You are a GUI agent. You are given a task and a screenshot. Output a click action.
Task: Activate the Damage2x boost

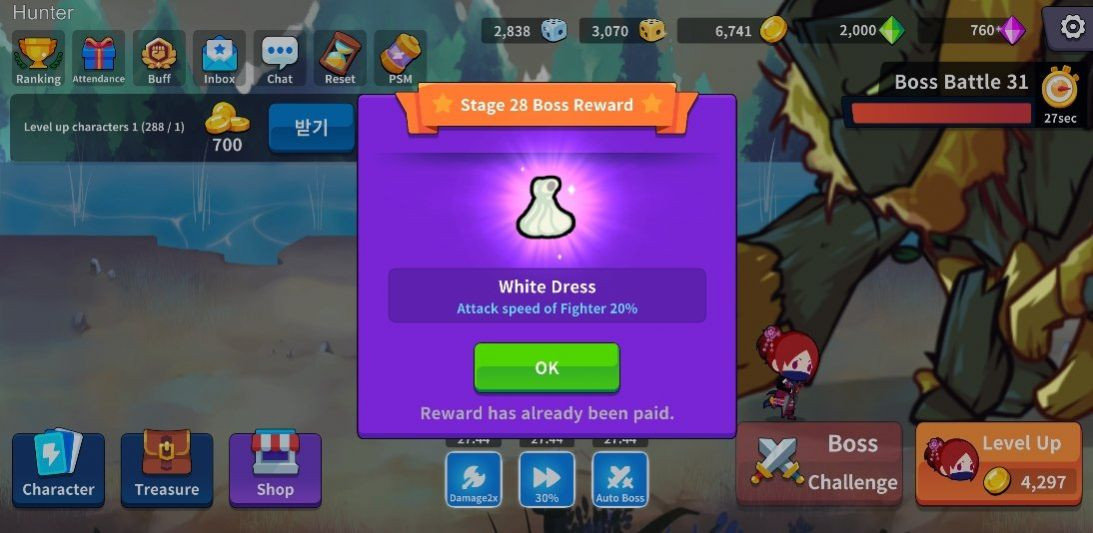(x=473, y=478)
